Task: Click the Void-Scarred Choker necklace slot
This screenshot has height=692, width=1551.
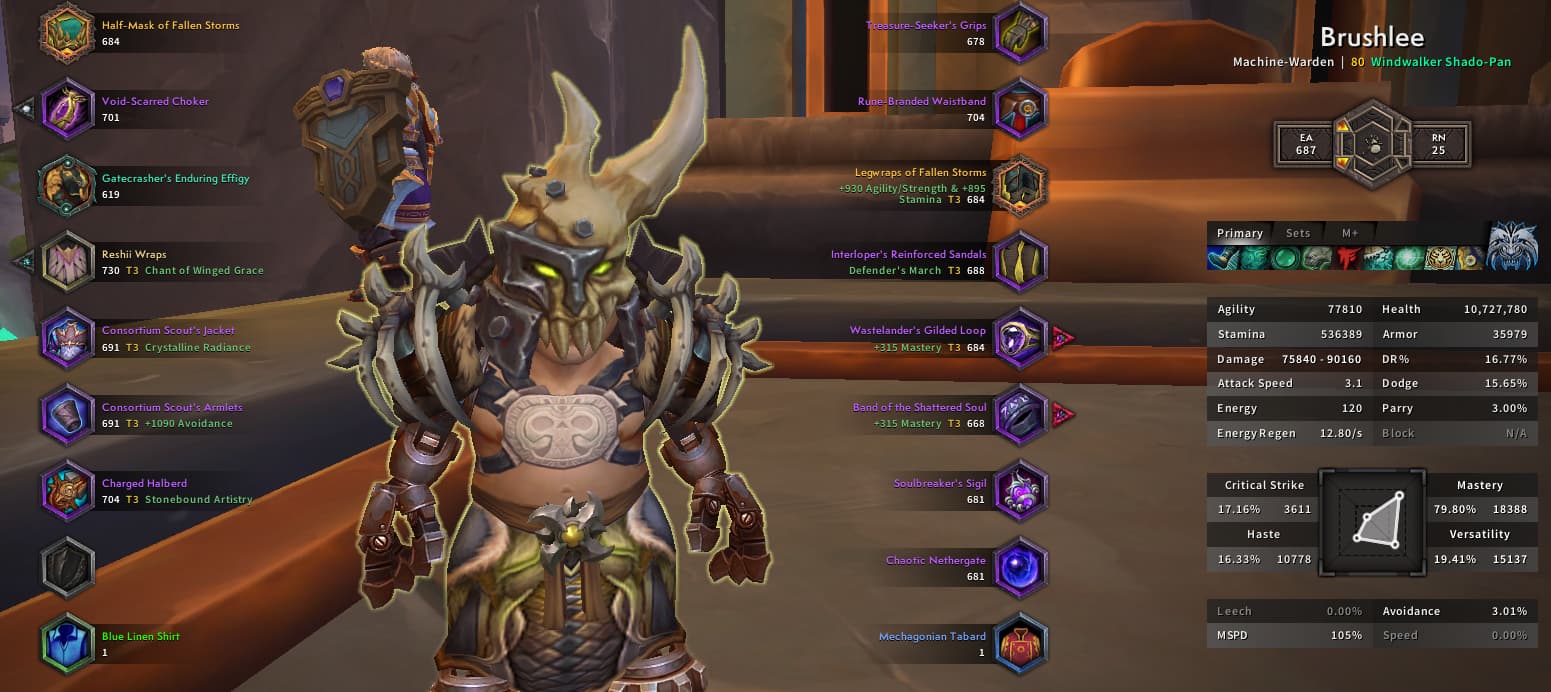Action: click(67, 109)
